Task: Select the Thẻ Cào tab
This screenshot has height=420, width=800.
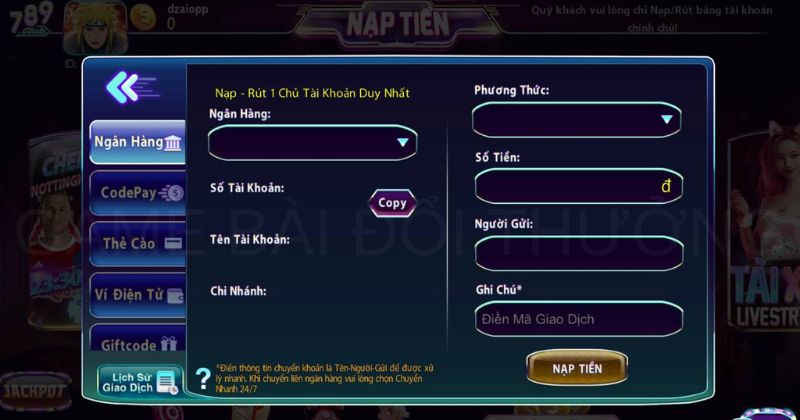Action: [138, 243]
